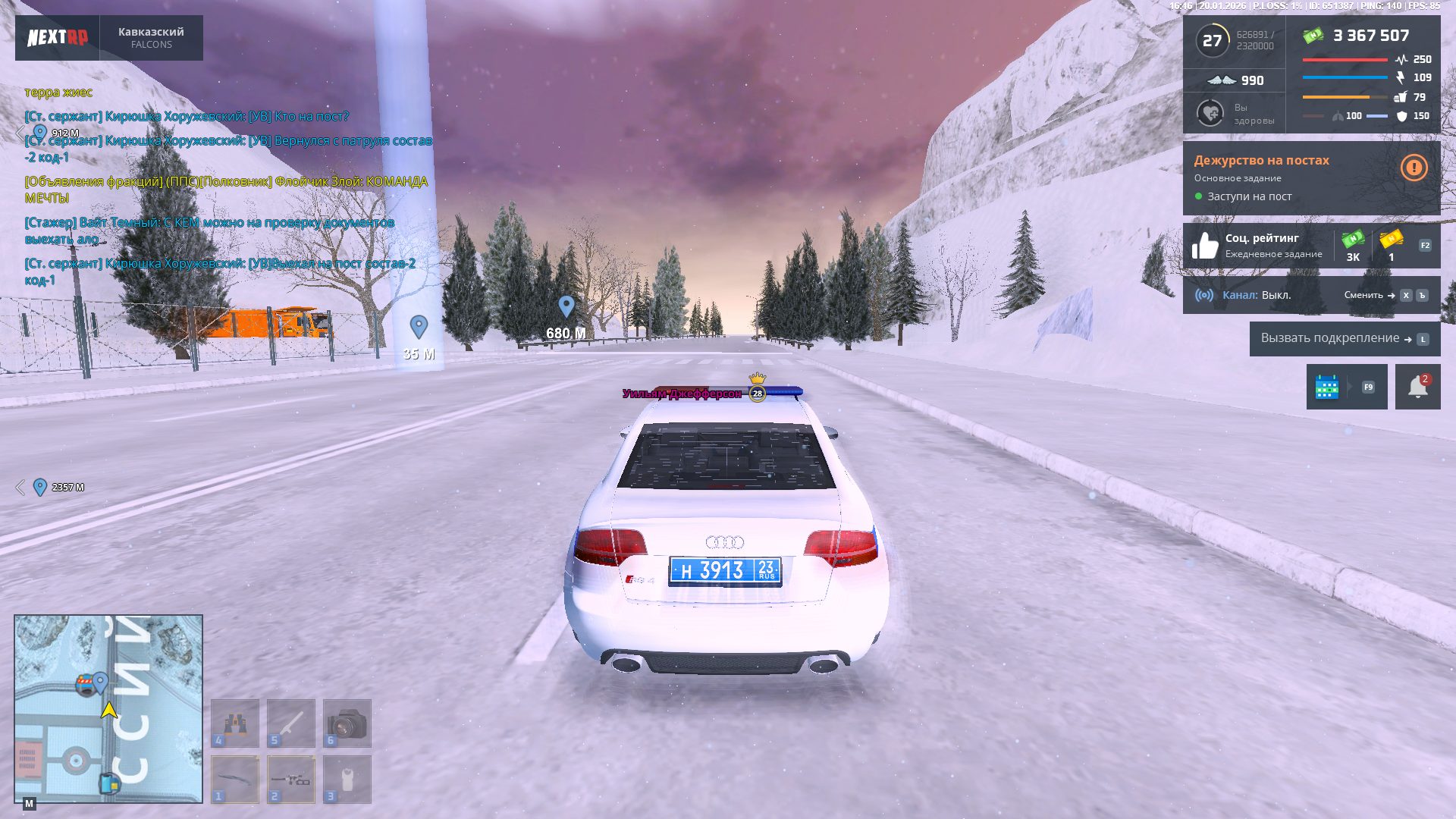Select the binoculars hotbar slot

[x=235, y=723]
